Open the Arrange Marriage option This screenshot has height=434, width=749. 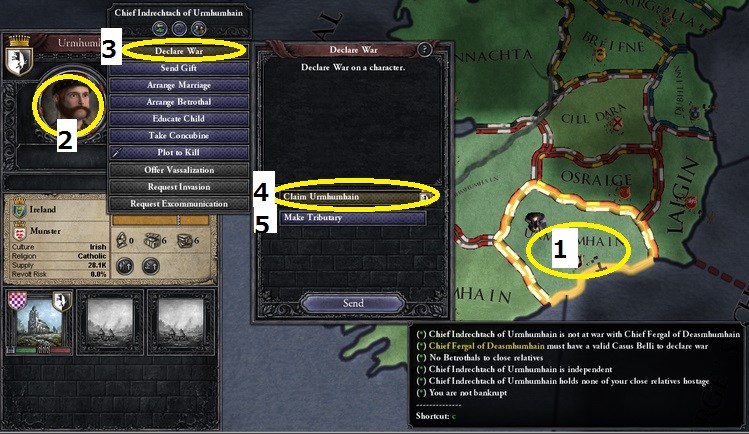(x=179, y=85)
